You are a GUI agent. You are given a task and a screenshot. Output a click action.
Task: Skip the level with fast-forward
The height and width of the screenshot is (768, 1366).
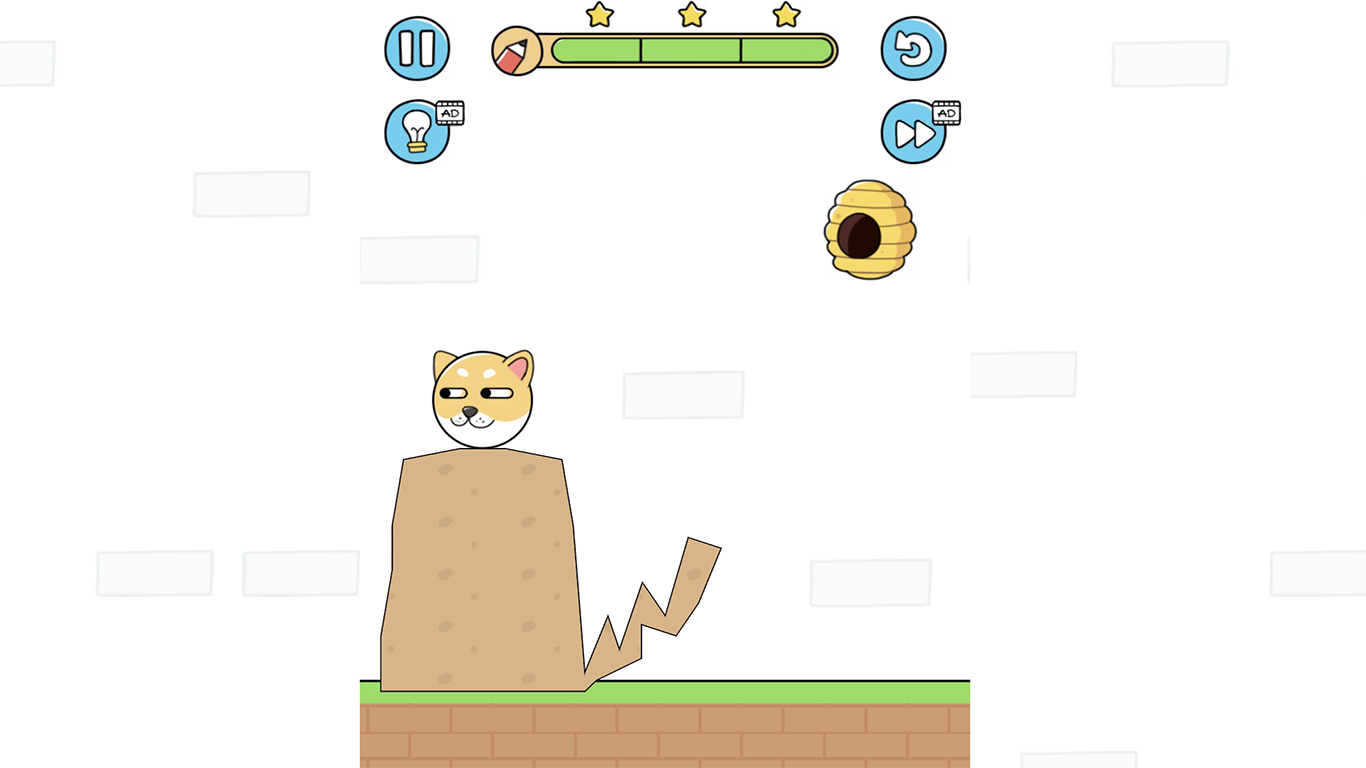pos(913,132)
